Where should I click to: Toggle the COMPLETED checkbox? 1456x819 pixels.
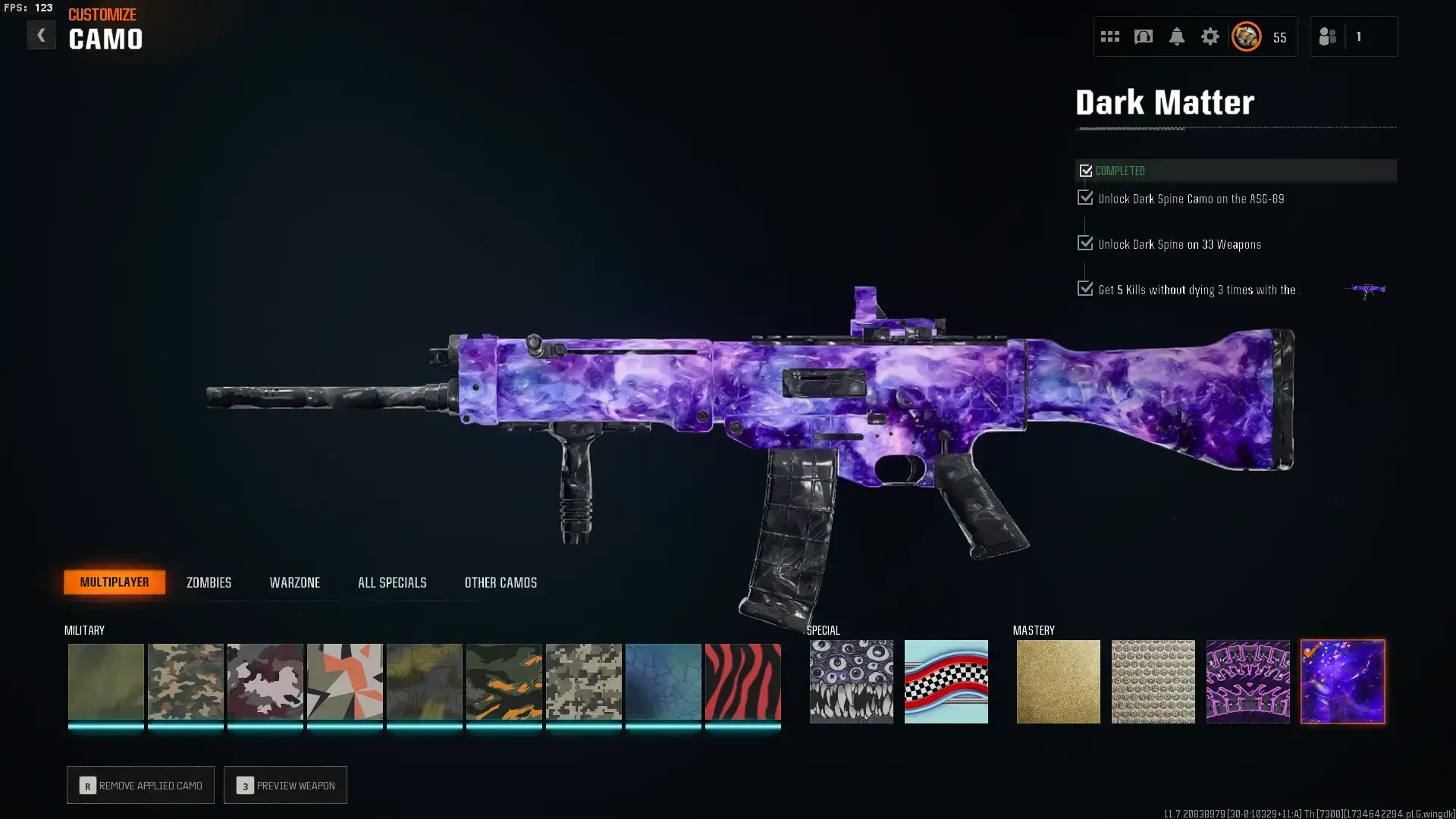pyautogui.click(x=1086, y=171)
